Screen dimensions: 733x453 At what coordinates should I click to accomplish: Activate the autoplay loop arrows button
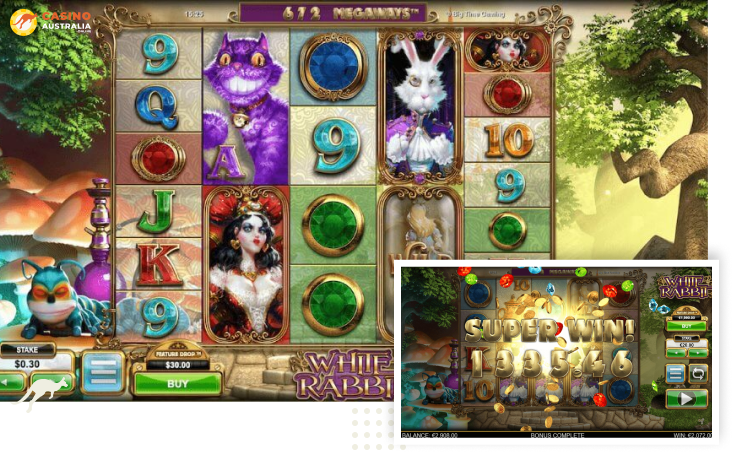click(x=696, y=373)
